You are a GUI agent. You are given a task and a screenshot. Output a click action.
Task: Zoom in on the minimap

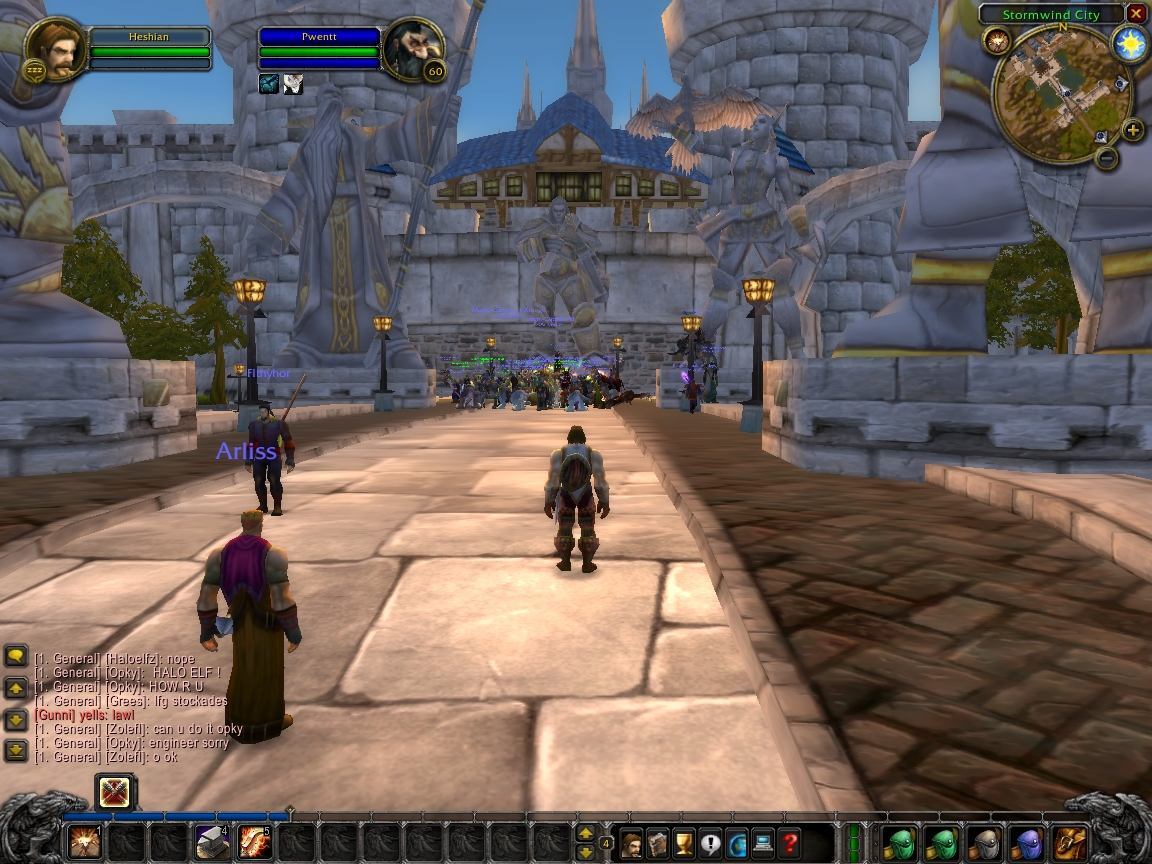click(x=1132, y=130)
